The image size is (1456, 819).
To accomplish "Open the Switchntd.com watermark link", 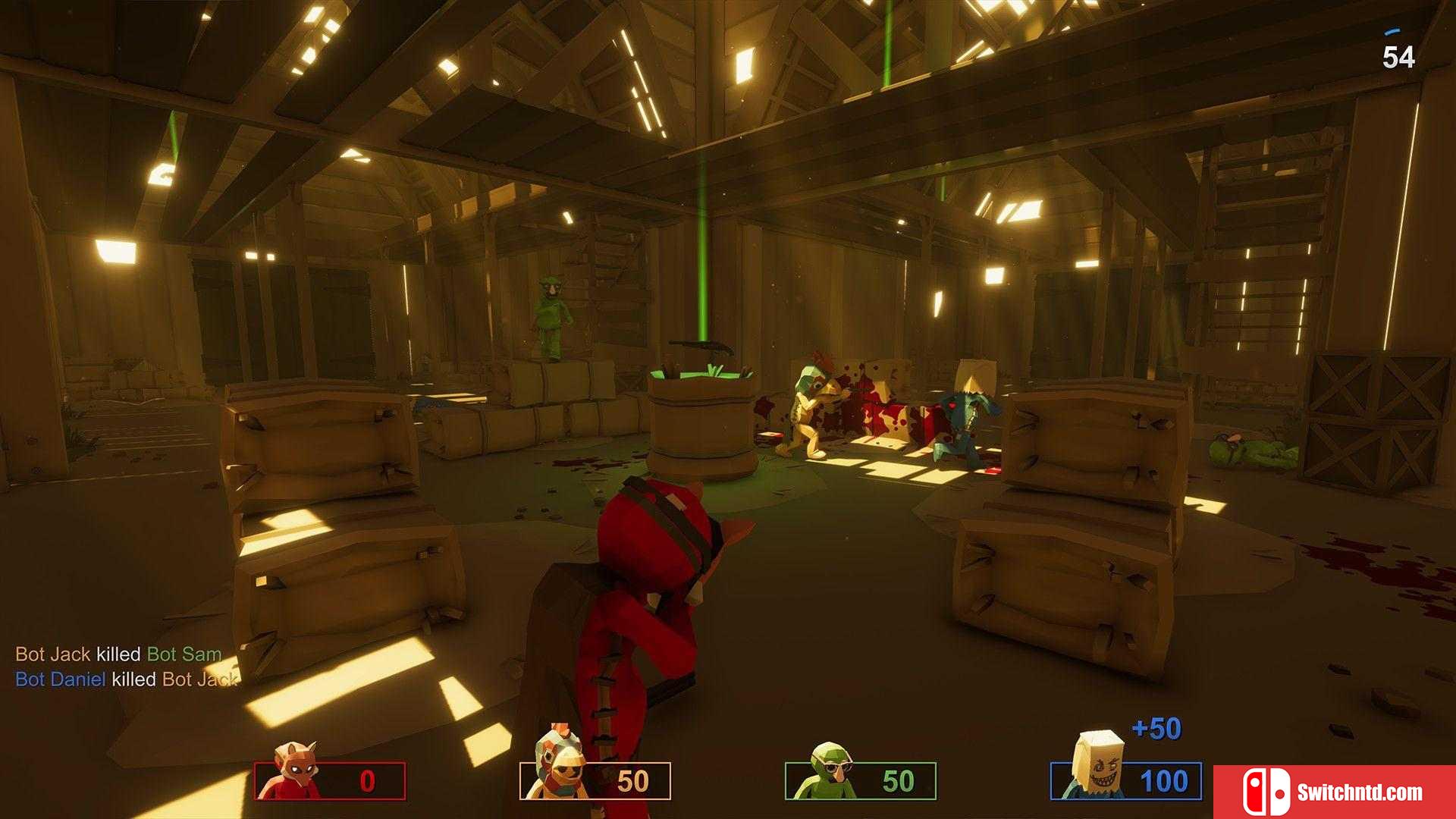I will 1334,792.
